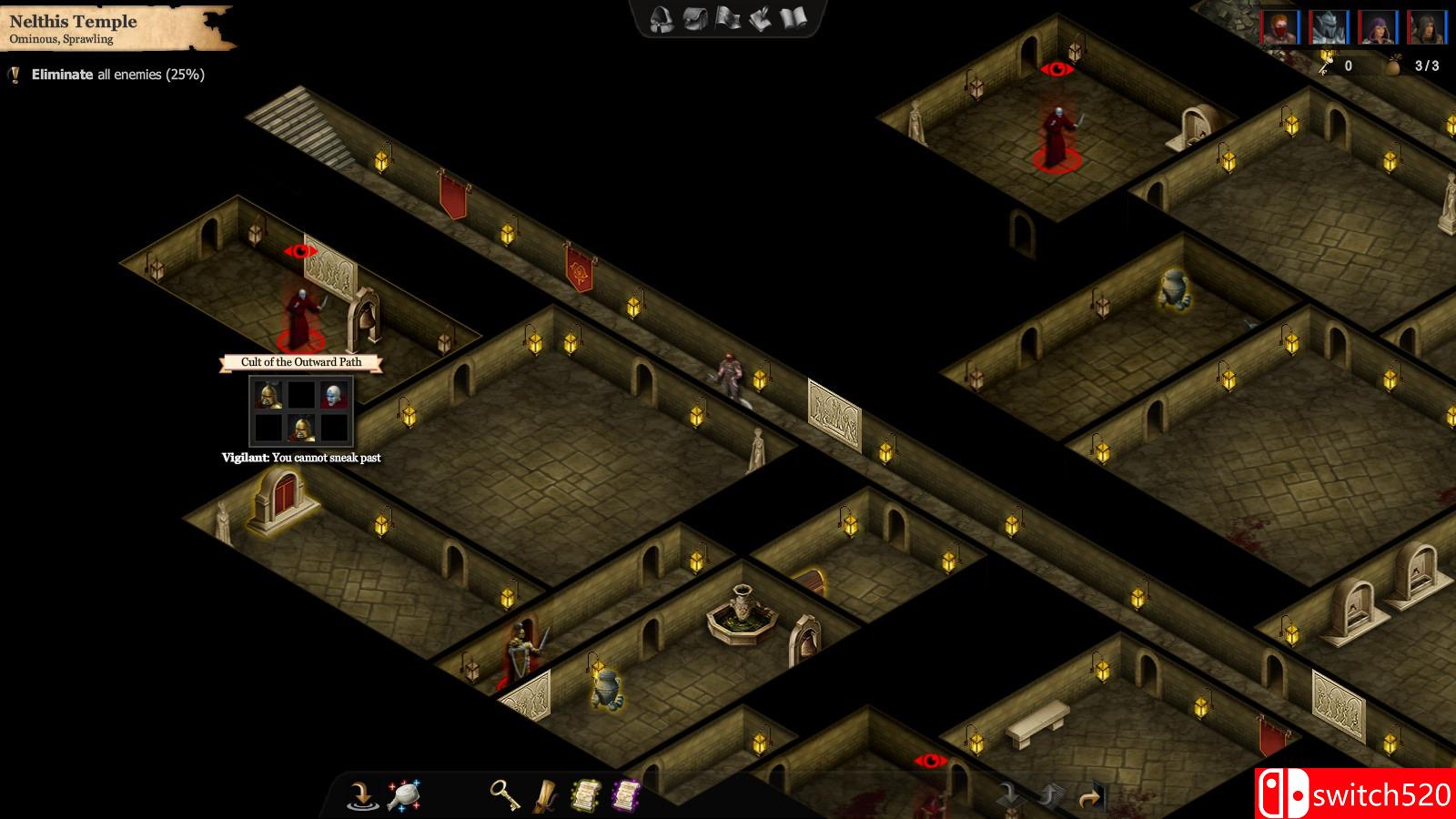This screenshot has width=1456, height=819.
Task: Open the journal book icon at top
Action: pyautogui.click(x=792, y=18)
